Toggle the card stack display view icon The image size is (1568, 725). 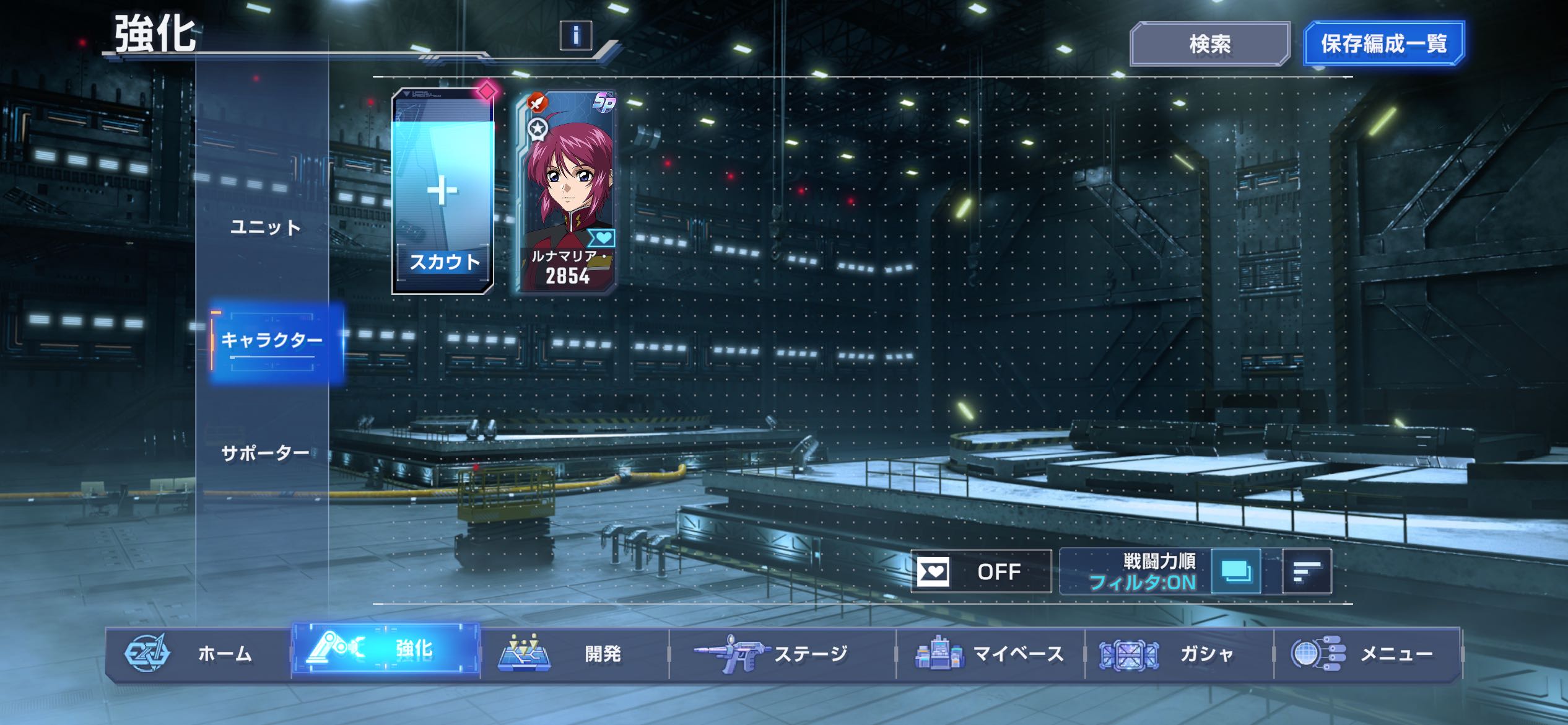click(1235, 571)
